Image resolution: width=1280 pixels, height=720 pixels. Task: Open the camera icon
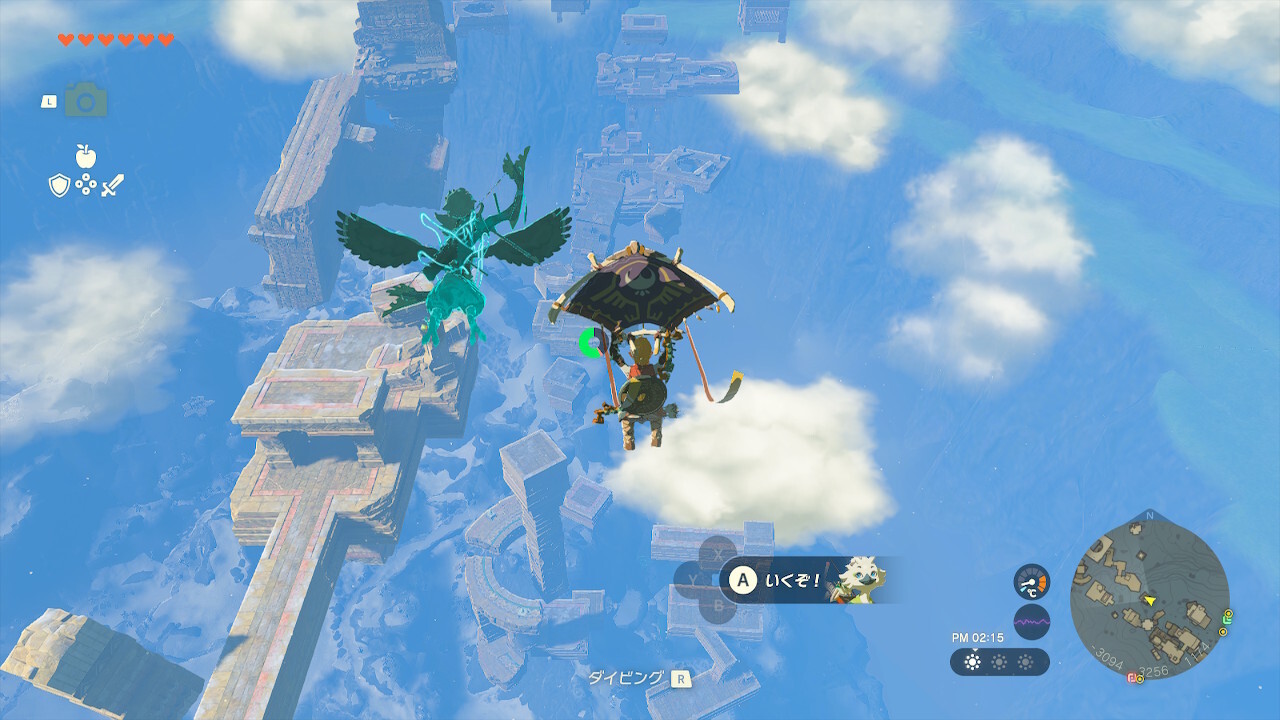pos(86,101)
